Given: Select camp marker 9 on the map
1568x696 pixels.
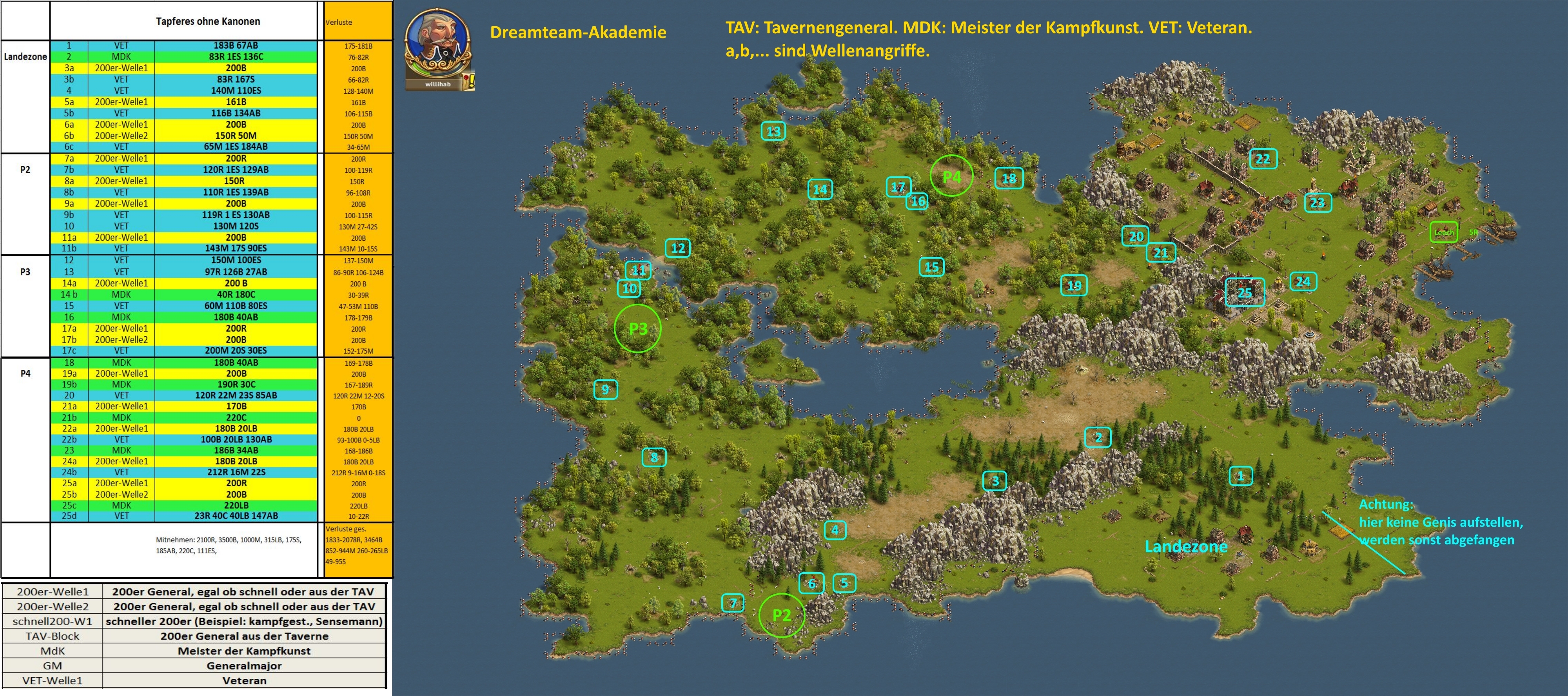Looking at the screenshot, I should [605, 390].
